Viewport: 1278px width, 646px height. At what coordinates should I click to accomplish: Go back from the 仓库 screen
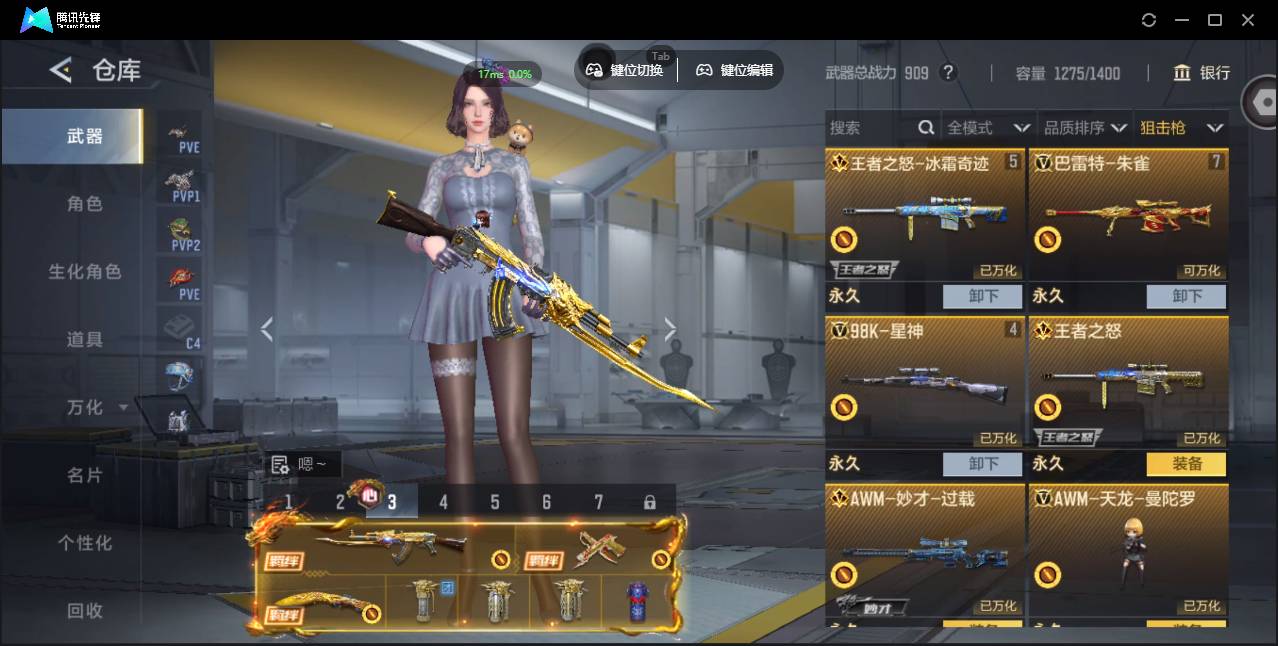click(x=61, y=70)
